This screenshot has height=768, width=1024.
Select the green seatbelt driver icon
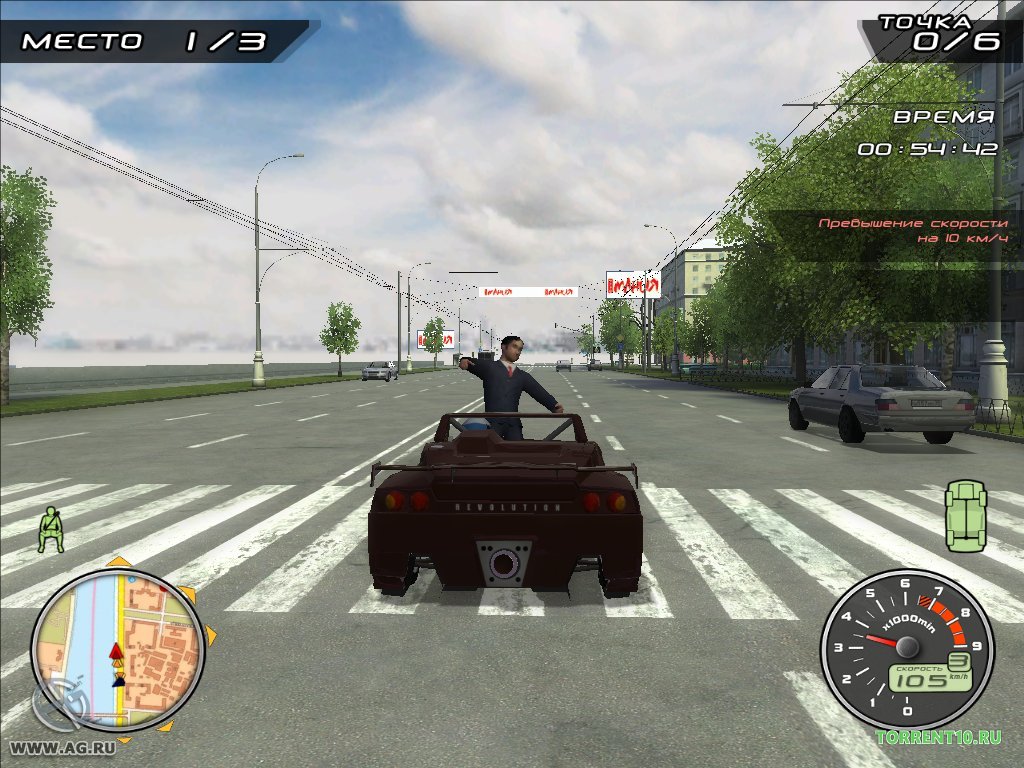tap(50, 530)
